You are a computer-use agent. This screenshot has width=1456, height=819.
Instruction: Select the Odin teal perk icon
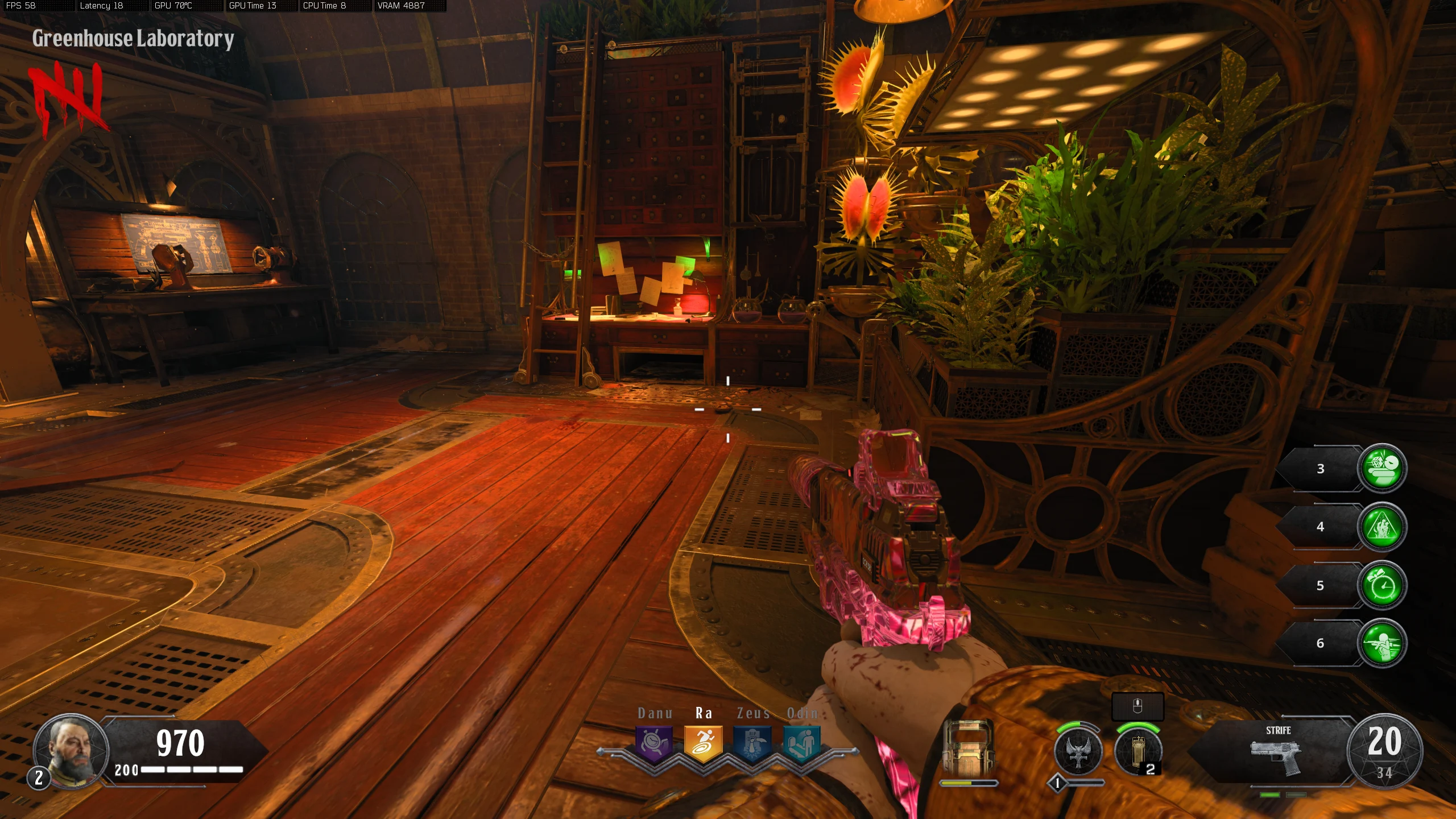(802, 743)
